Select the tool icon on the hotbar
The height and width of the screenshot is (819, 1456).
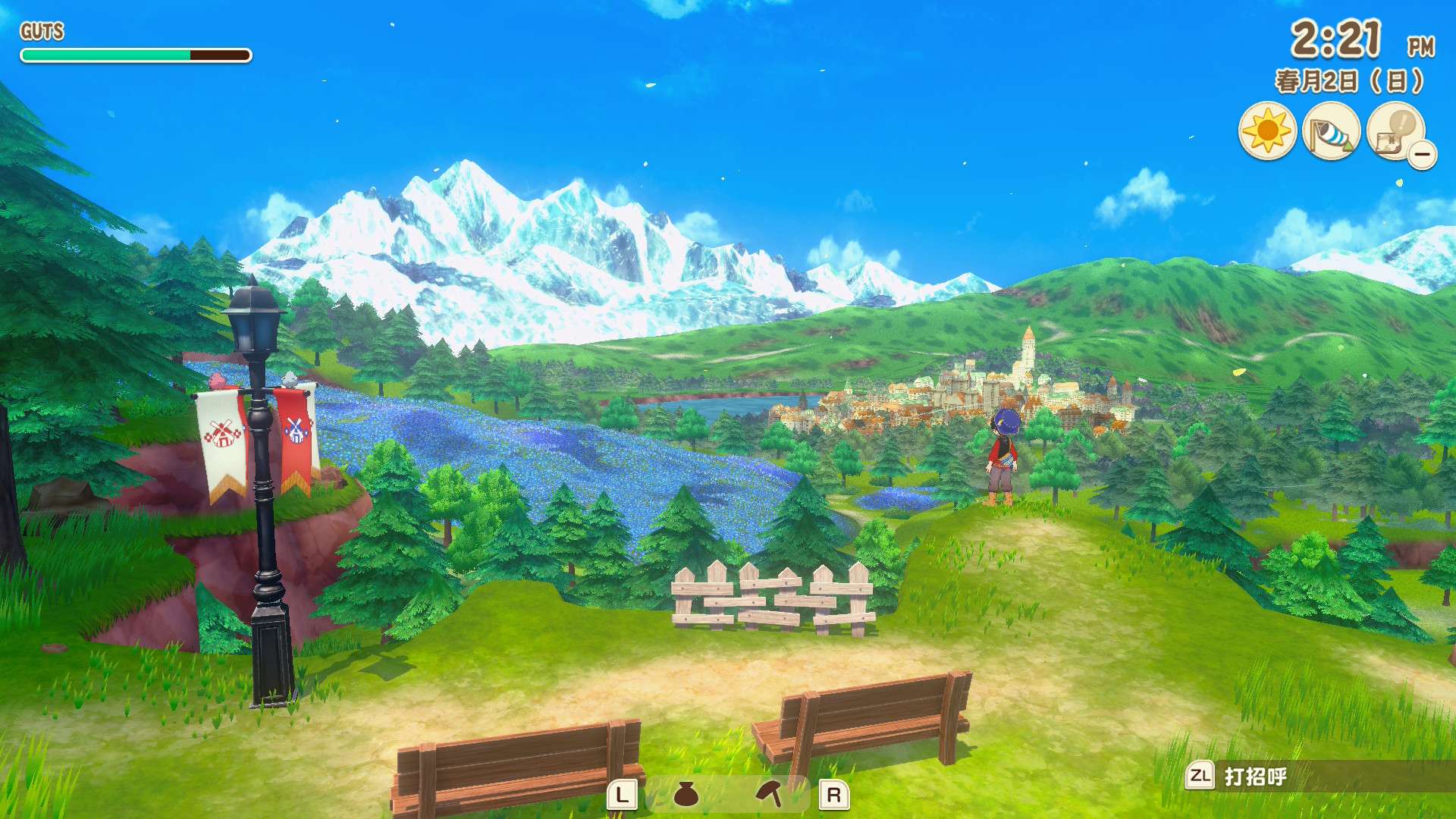(x=769, y=794)
